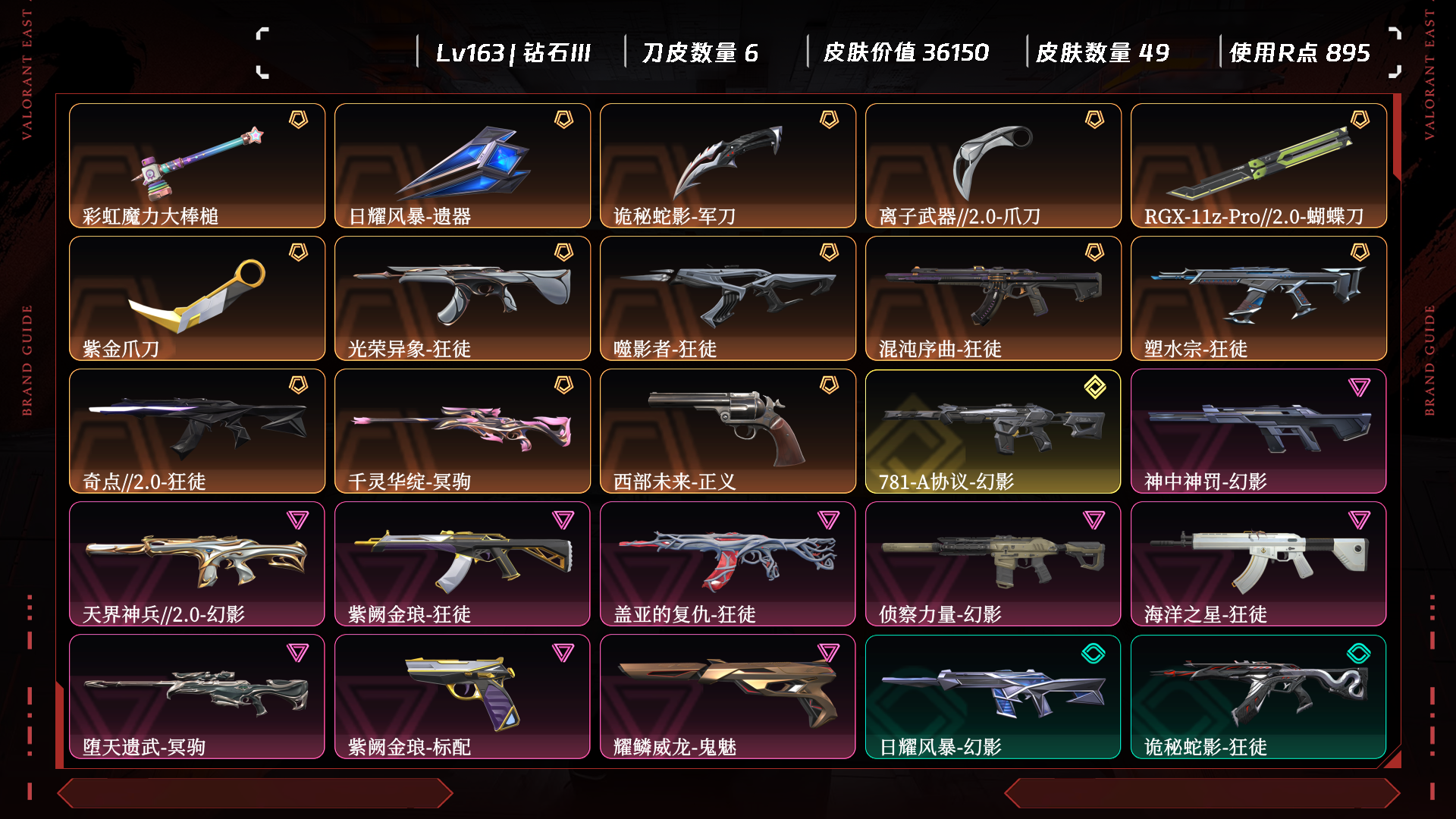Choose the 噬影者-狂徒 skin card
This screenshot has width=1456, height=819.
click(728, 299)
